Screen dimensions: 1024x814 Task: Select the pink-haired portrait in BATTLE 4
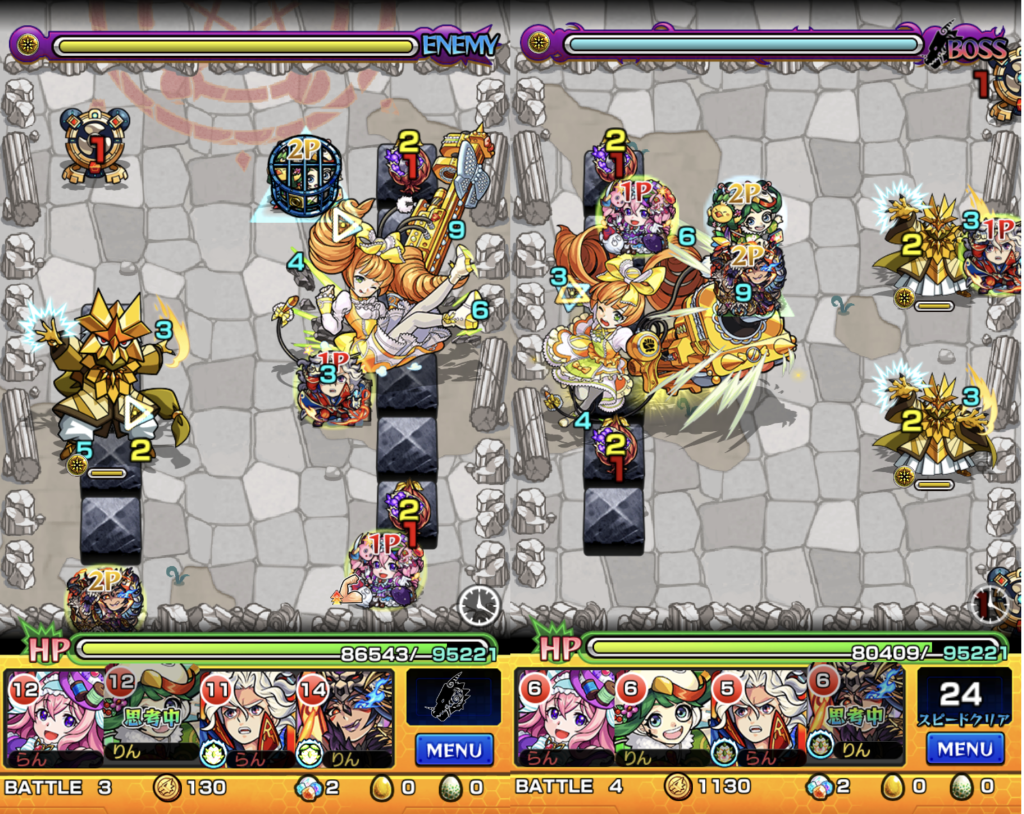(564, 717)
